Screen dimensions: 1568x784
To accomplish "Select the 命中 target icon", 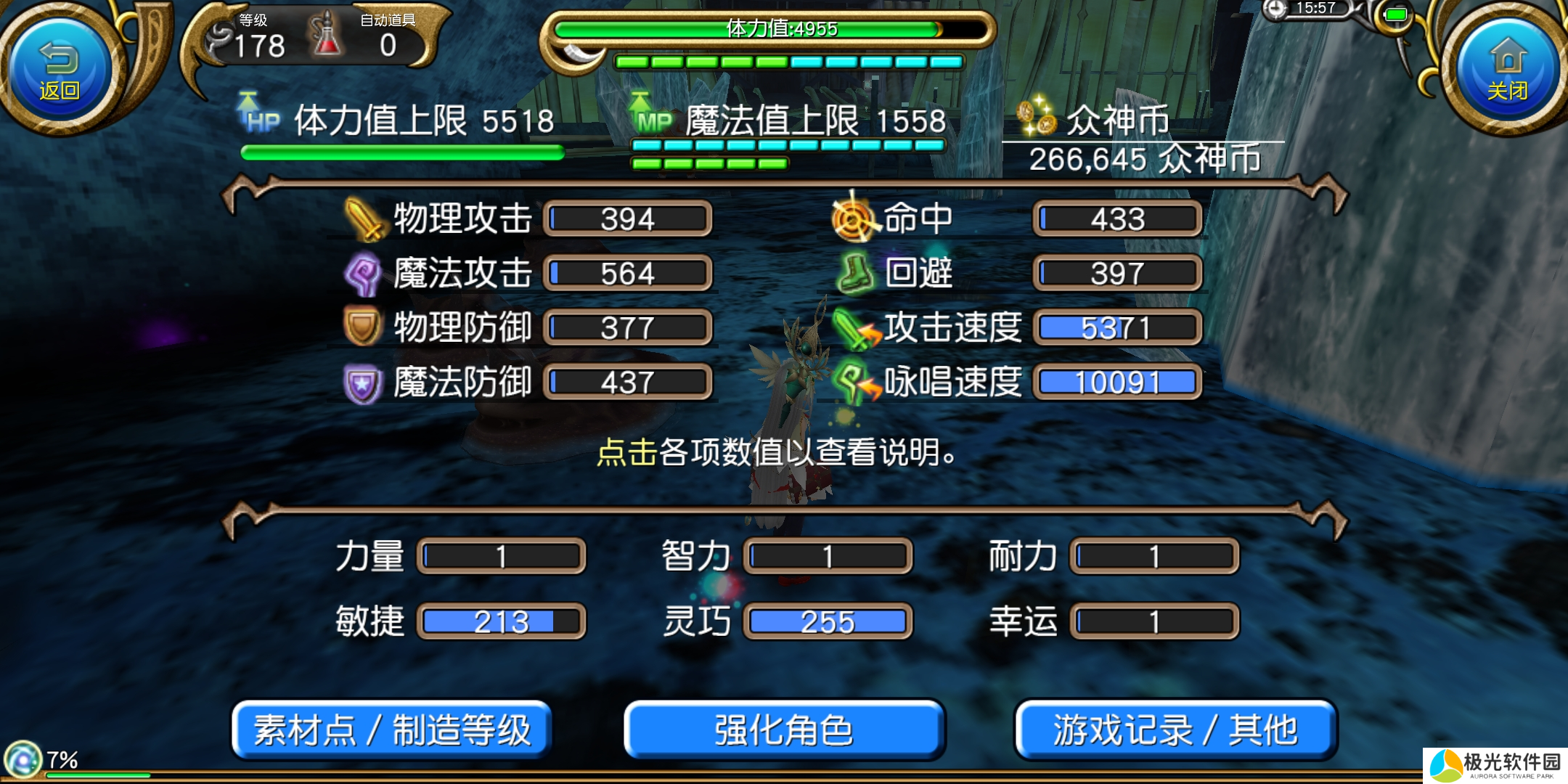I will pos(853,219).
